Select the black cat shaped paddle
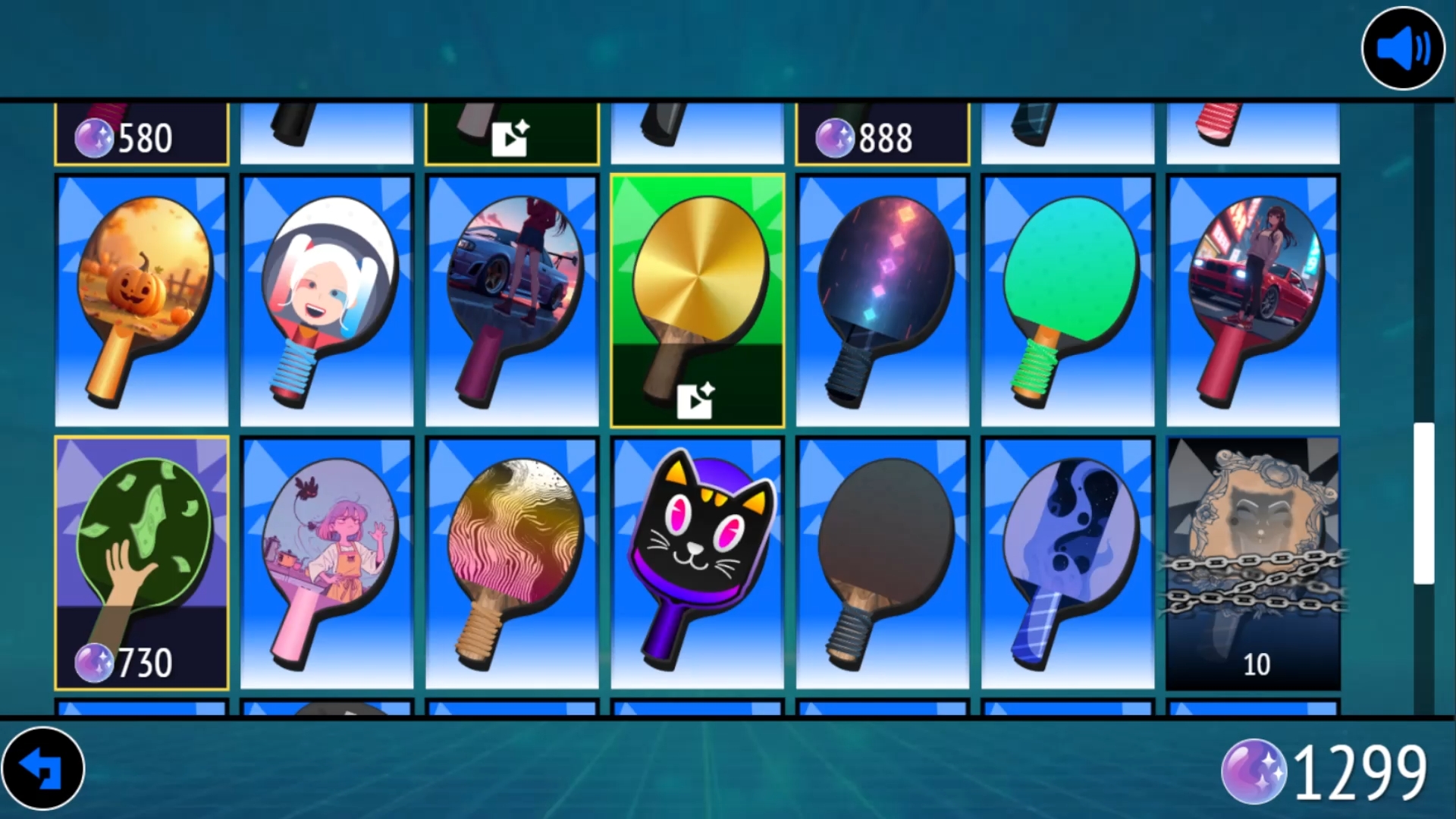 click(697, 563)
